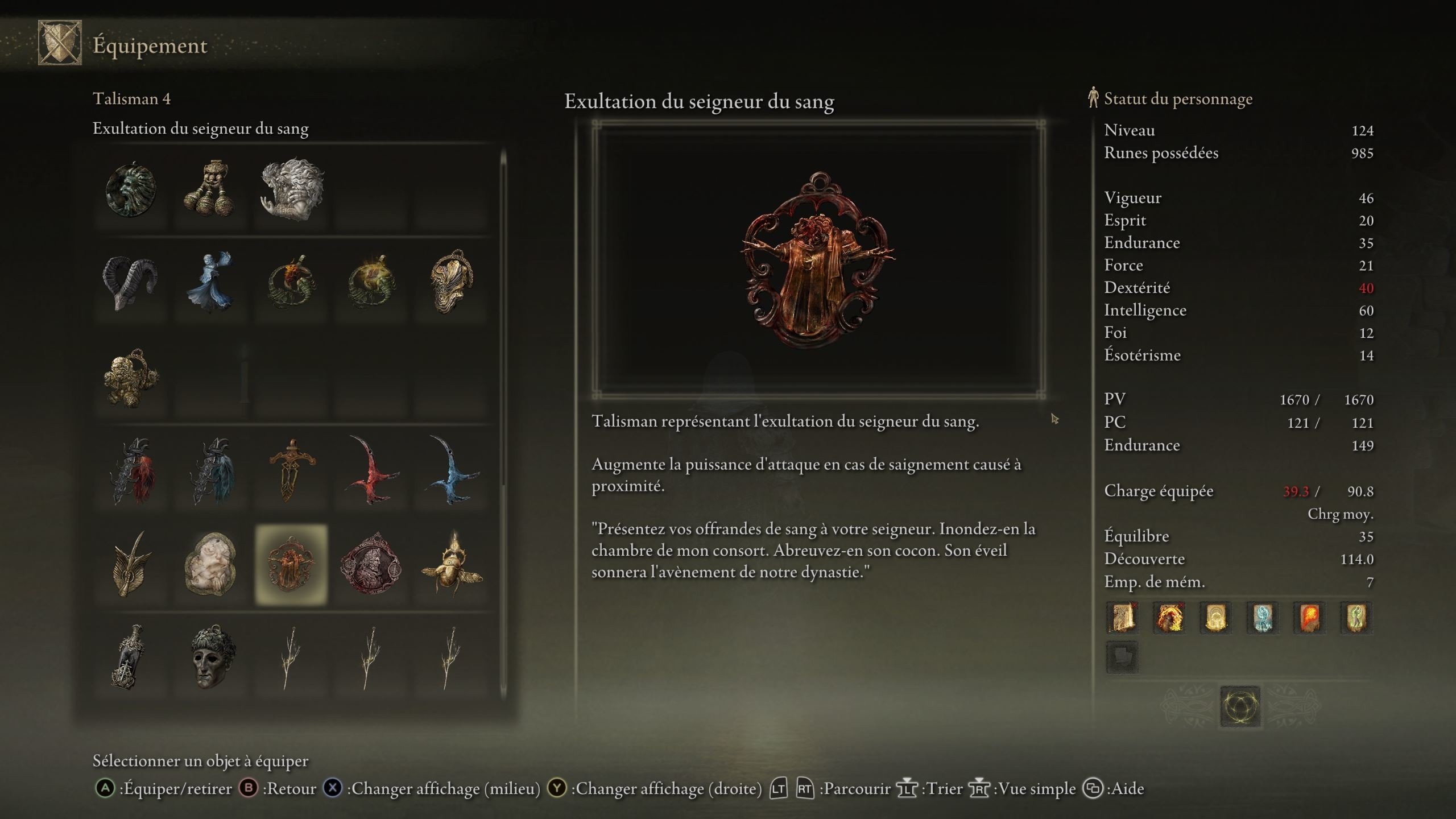Select the white stone bearded figure talisman
The width and height of the screenshot is (1456, 819).
pyautogui.click(x=291, y=189)
